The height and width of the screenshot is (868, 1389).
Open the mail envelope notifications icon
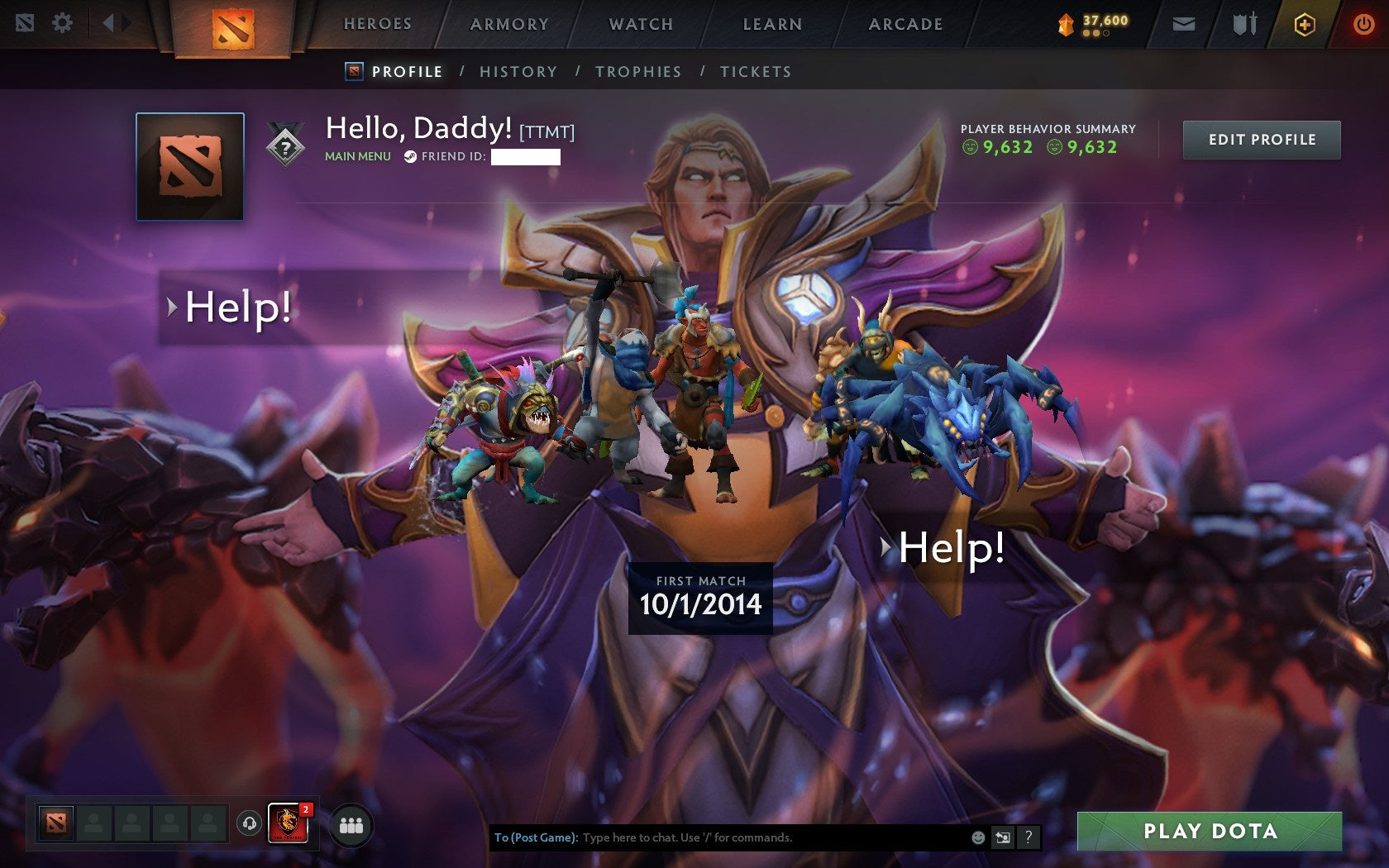[1185, 24]
